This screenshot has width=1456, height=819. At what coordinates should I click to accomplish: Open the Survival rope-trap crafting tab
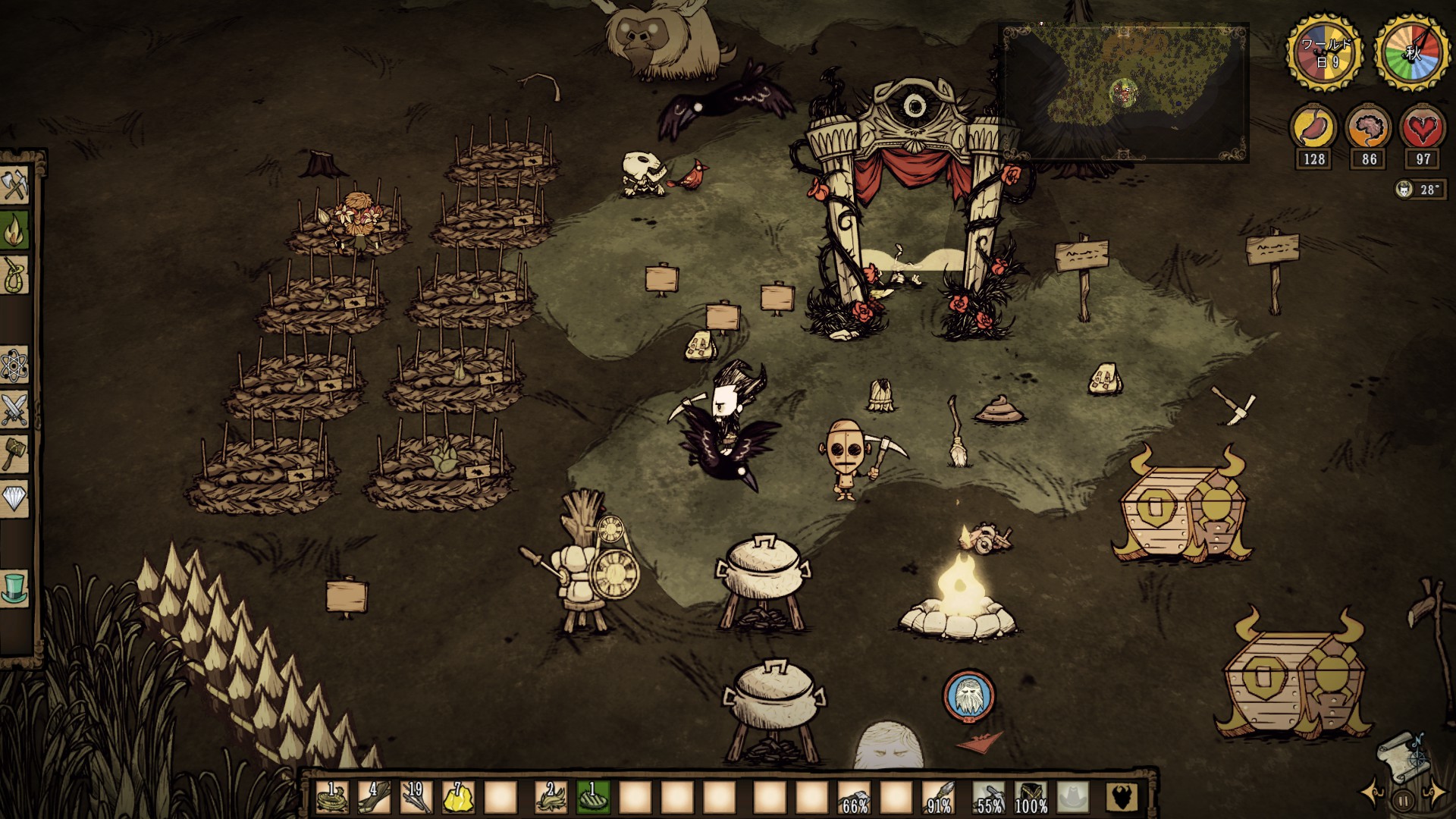click(x=15, y=275)
